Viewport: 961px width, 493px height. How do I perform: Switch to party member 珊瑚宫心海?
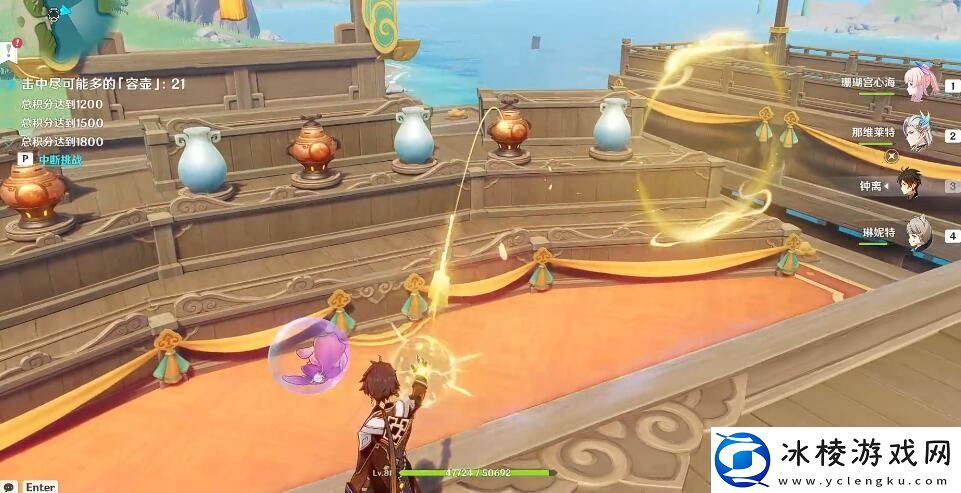point(919,84)
